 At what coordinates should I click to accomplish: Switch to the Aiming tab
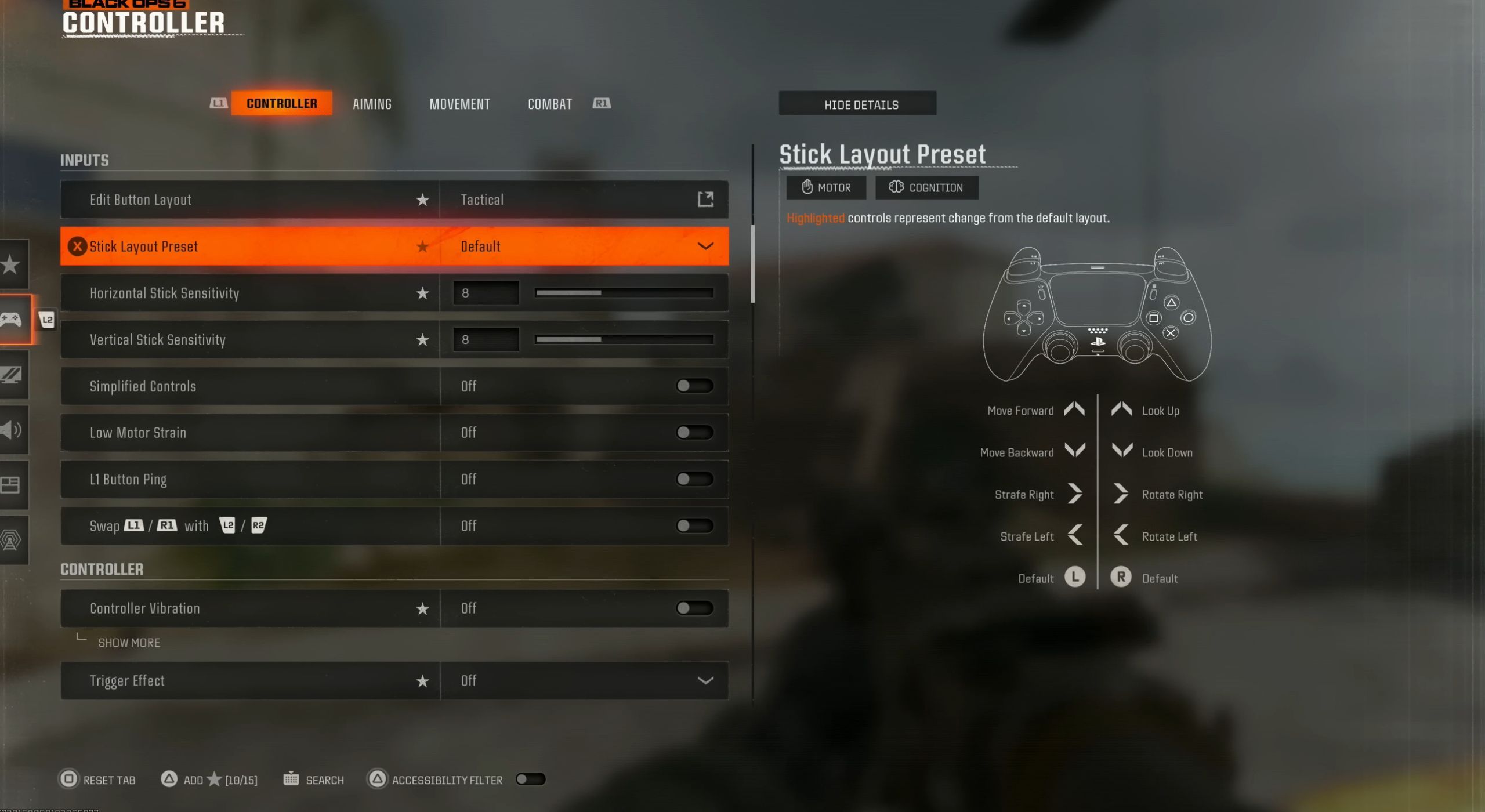[372, 104]
